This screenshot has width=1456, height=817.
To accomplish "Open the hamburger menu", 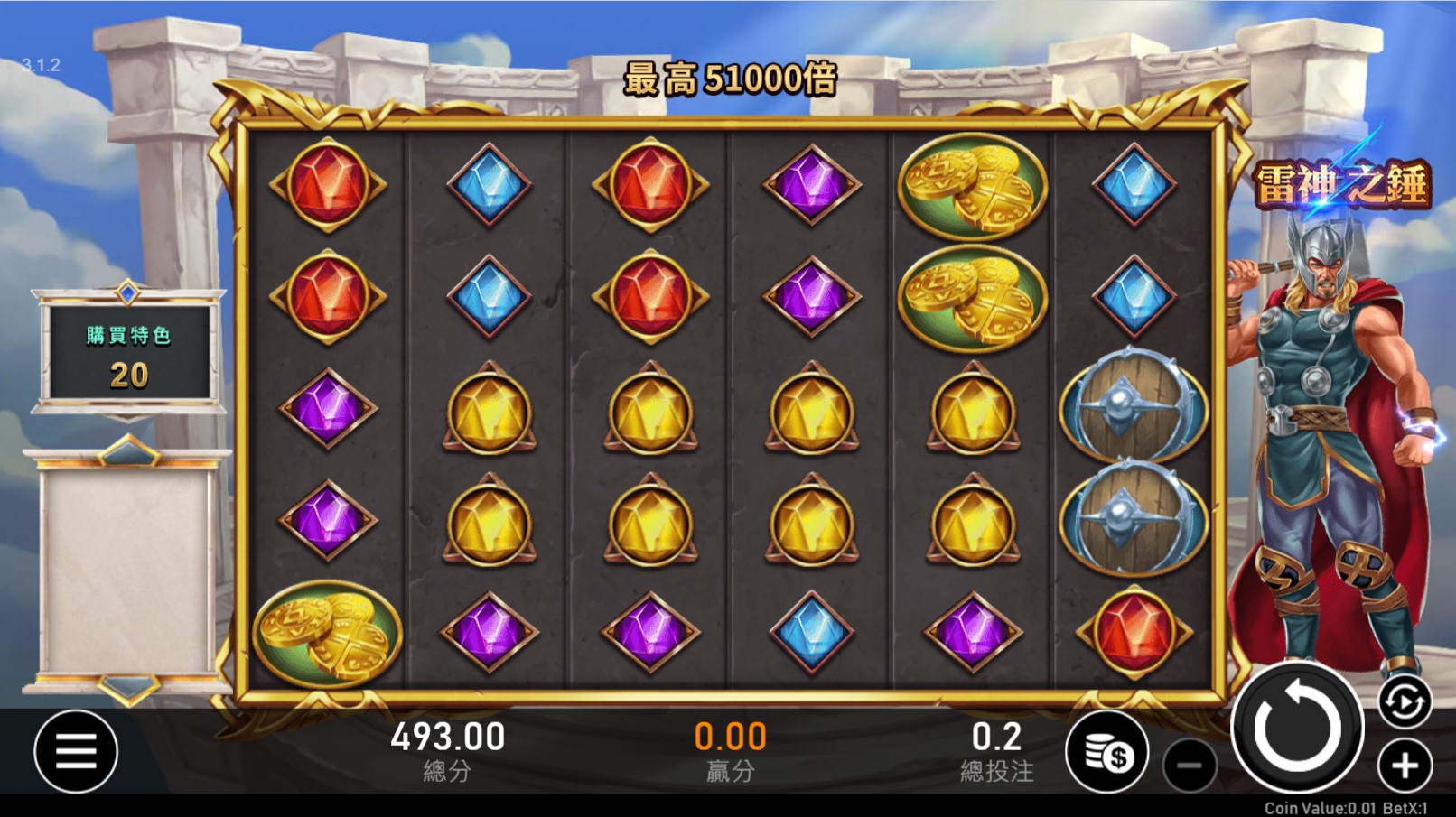I will pyautogui.click(x=76, y=751).
